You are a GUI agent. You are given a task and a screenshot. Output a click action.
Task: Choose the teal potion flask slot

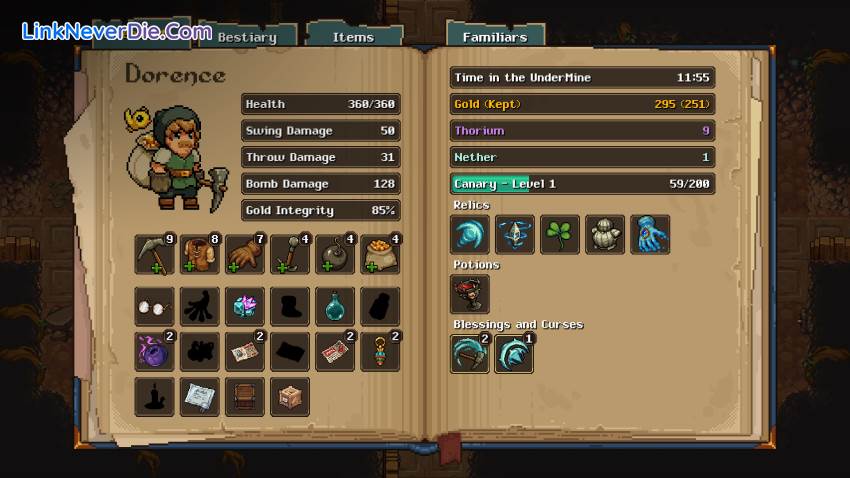(x=335, y=307)
